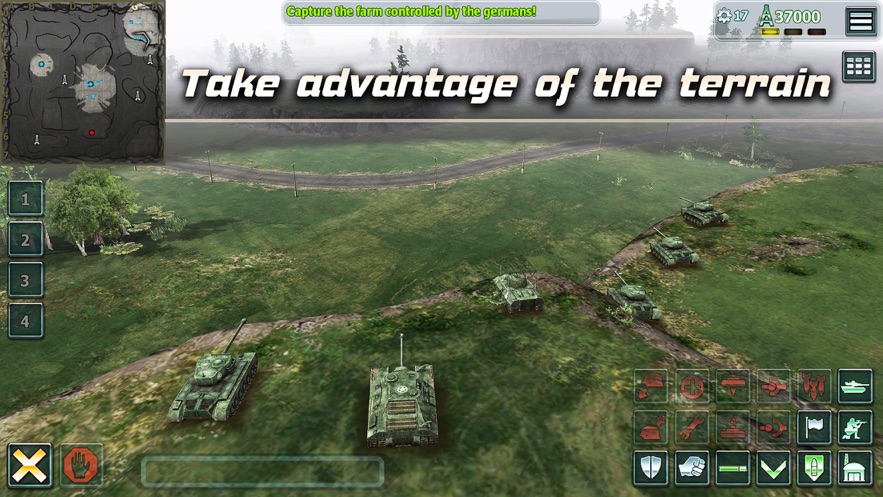The height and width of the screenshot is (497, 883).
Task: Click the white flag command icon
Action: [814, 427]
